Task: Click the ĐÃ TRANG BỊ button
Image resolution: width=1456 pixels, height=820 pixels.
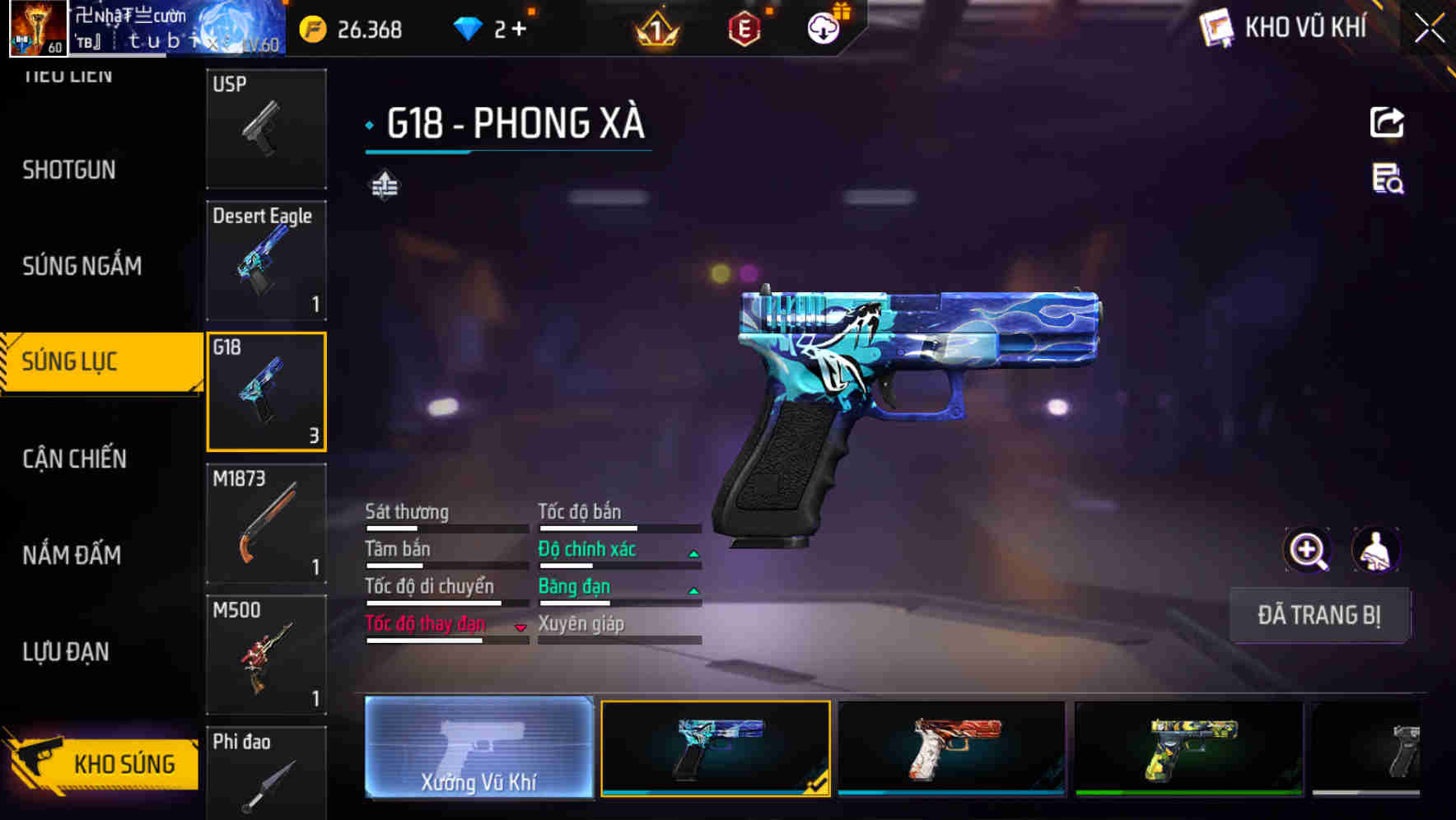Action: pos(1319,615)
